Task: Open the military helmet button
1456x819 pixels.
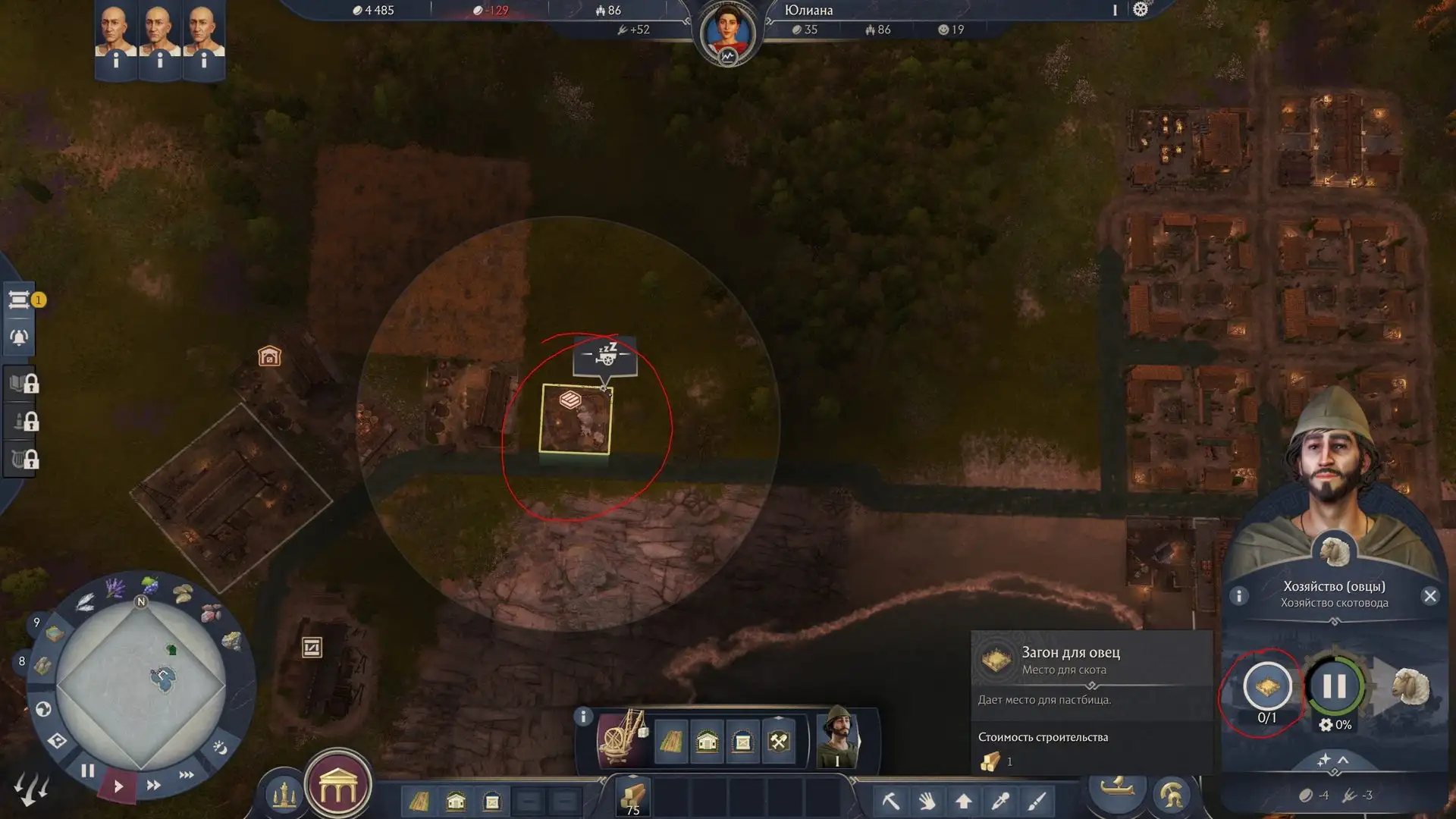Action: [x=1171, y=794]
